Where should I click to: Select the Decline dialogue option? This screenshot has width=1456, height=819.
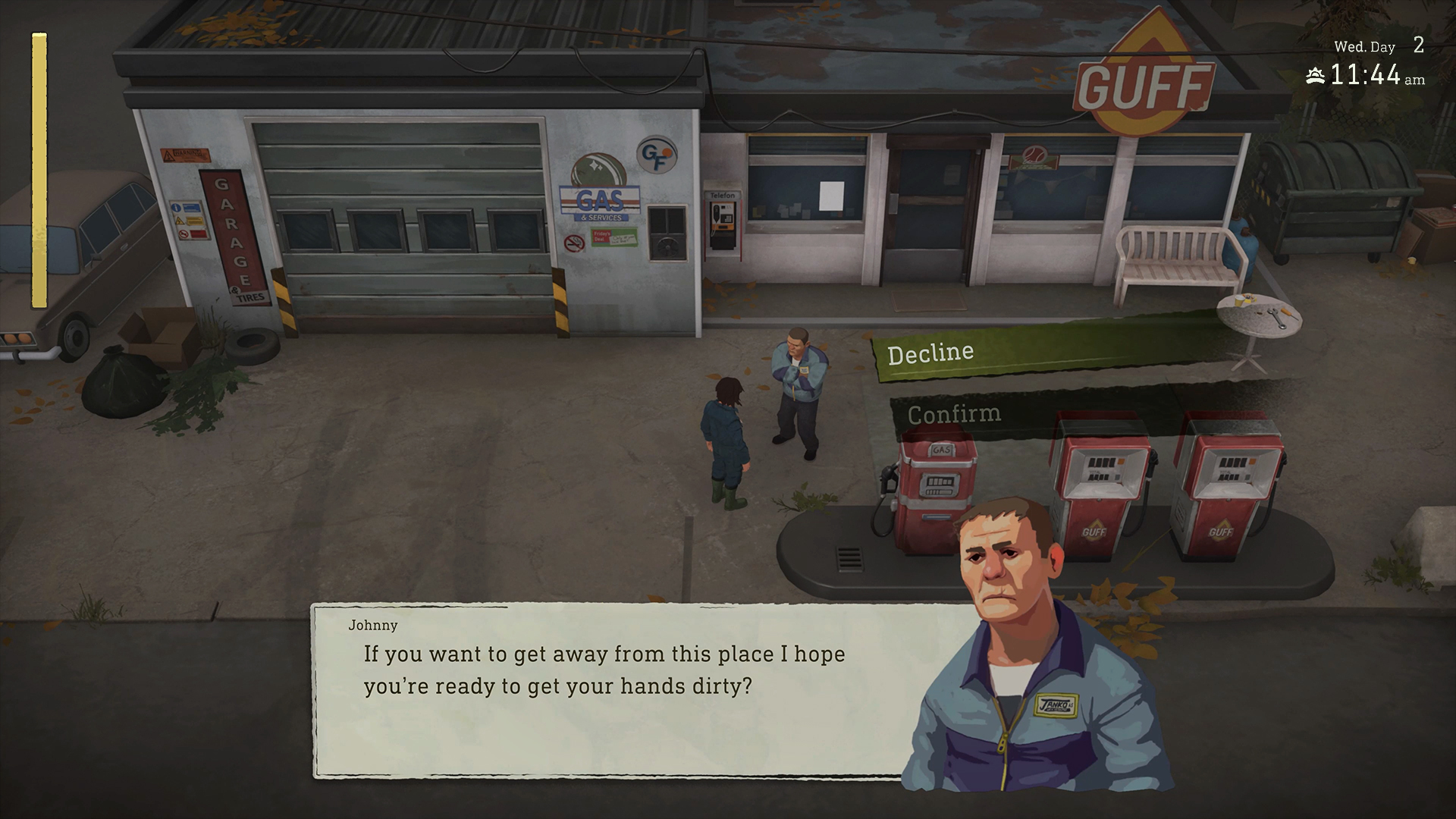pos(932,350)
